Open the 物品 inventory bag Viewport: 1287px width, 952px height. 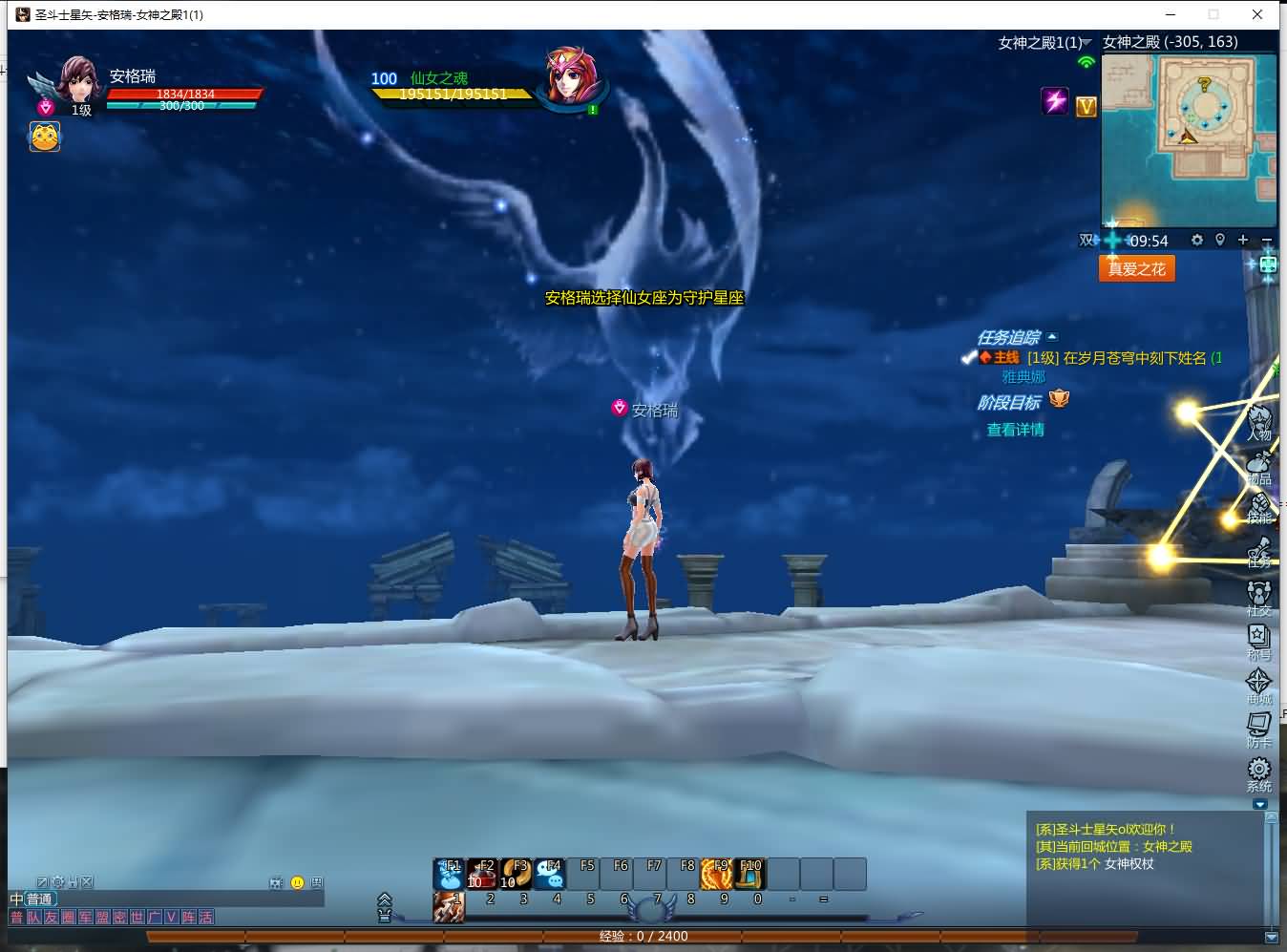(x=1259, y=465)
